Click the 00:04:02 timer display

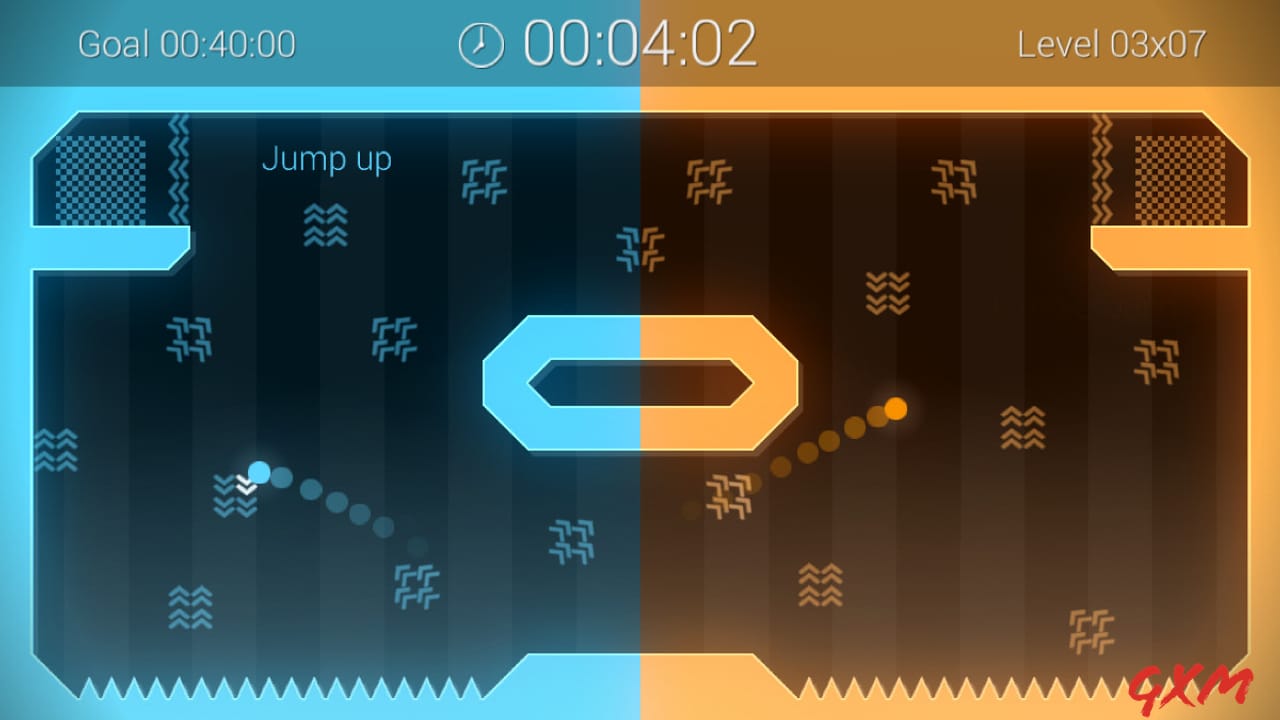[x=638, y=42]
